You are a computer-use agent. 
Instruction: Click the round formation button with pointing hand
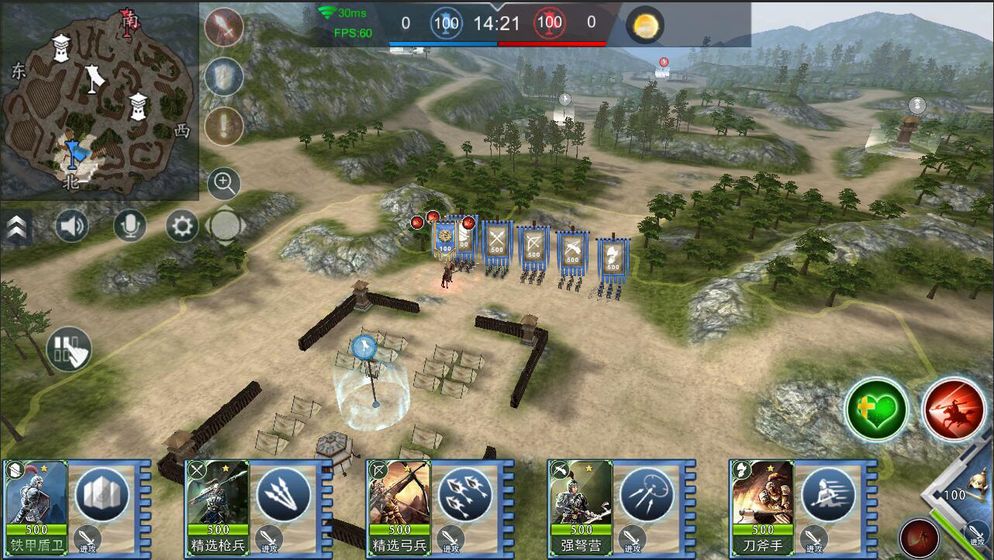pos(69,349)
